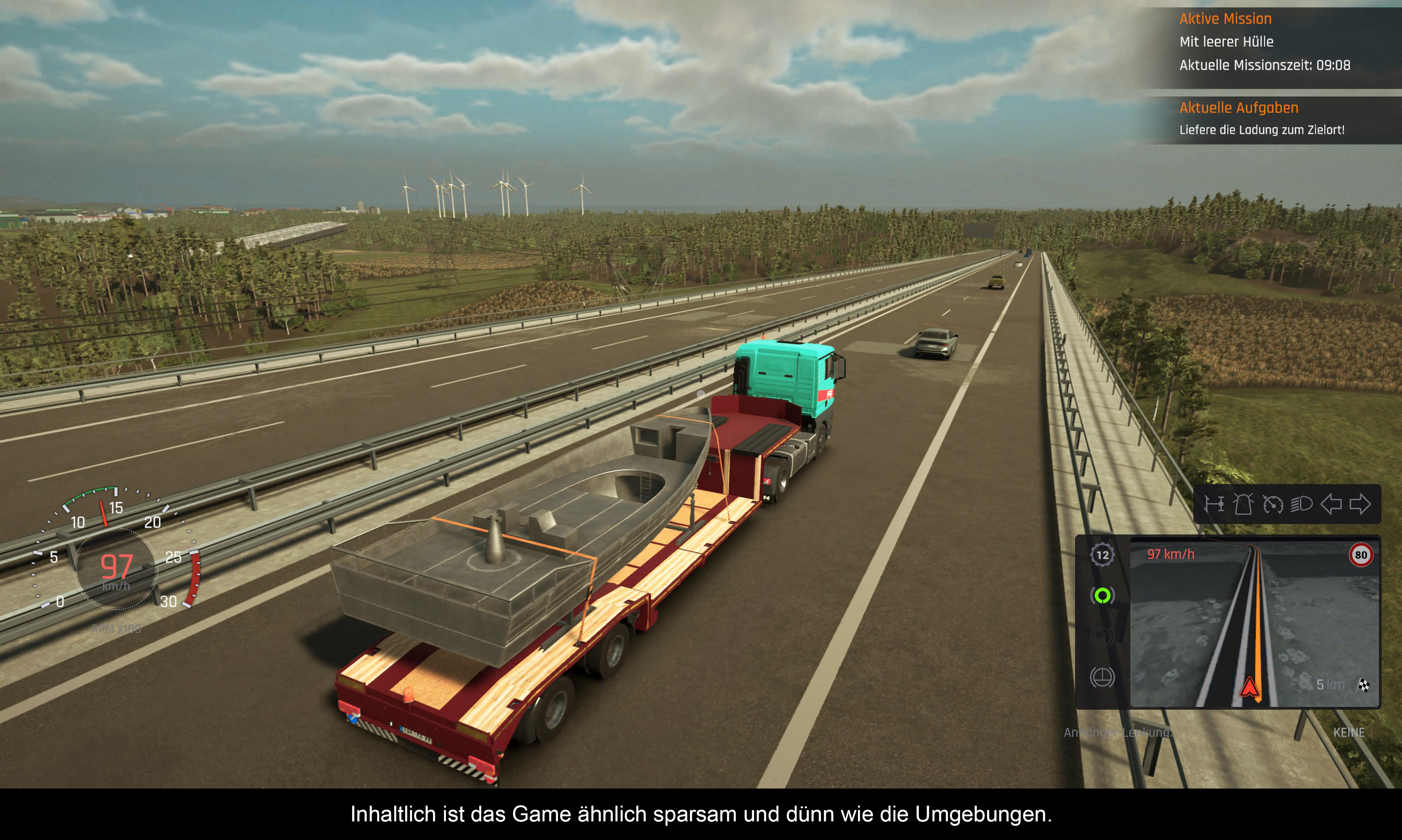Screen dimensions: 1402x840
Task: Toggle the differential lock axle icon
Action: click(1214, 504)
